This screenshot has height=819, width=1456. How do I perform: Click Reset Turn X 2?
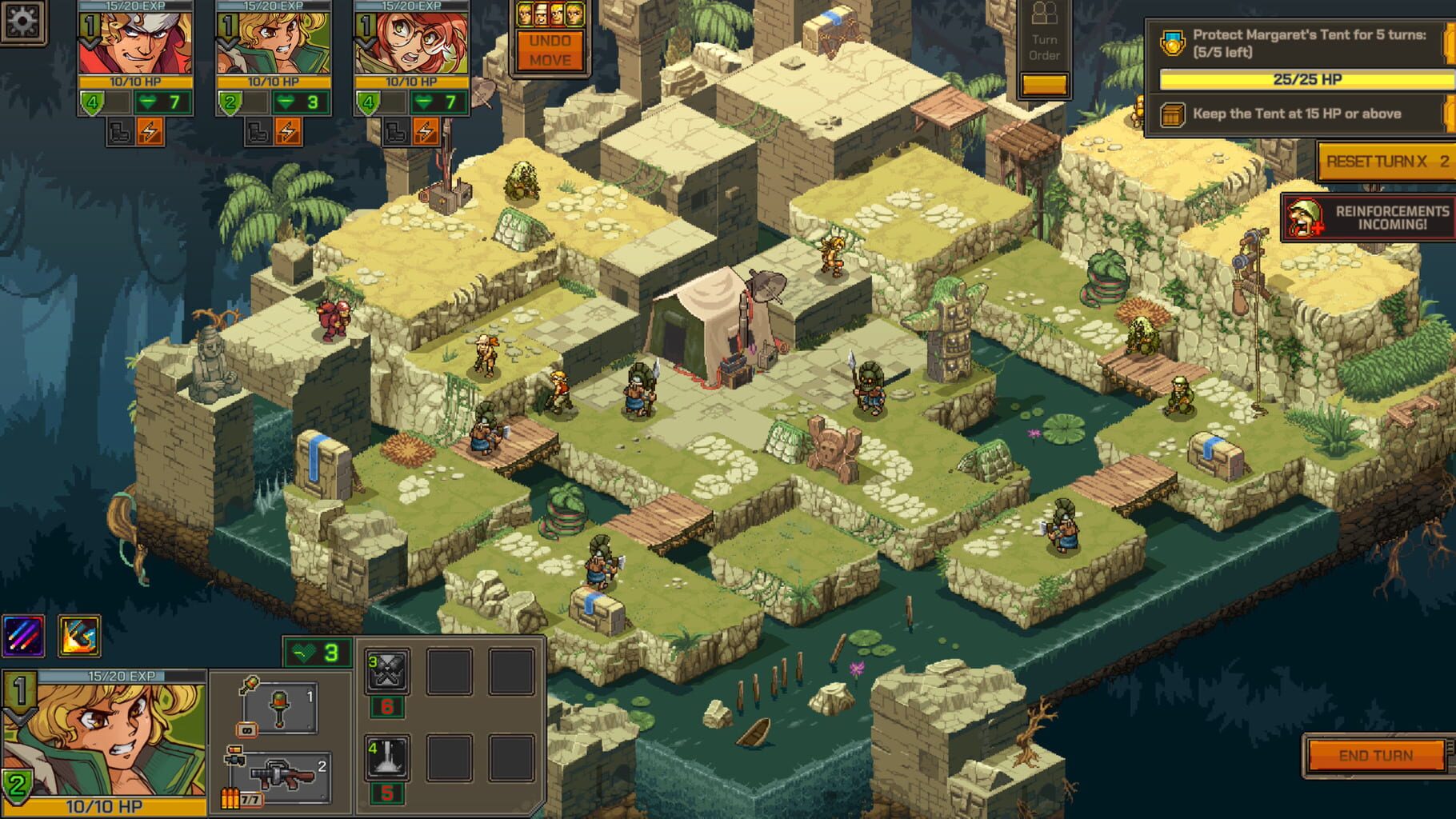[1381, 160]
